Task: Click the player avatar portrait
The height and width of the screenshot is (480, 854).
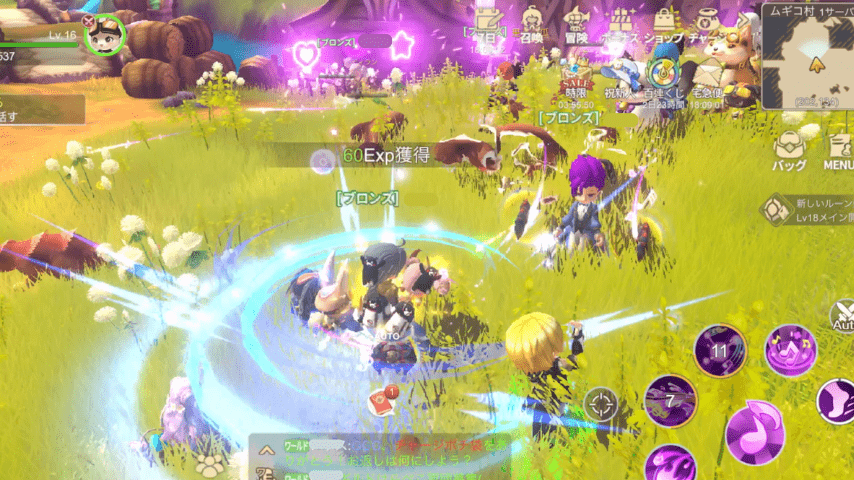Action: pos(103,35)
